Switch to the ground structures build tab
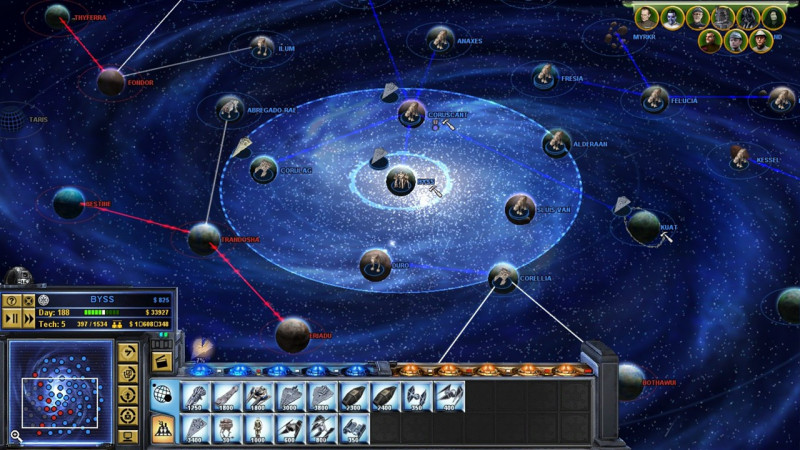Image resolution: width=800 pixels, height=450 pixels. click(162, 427)
